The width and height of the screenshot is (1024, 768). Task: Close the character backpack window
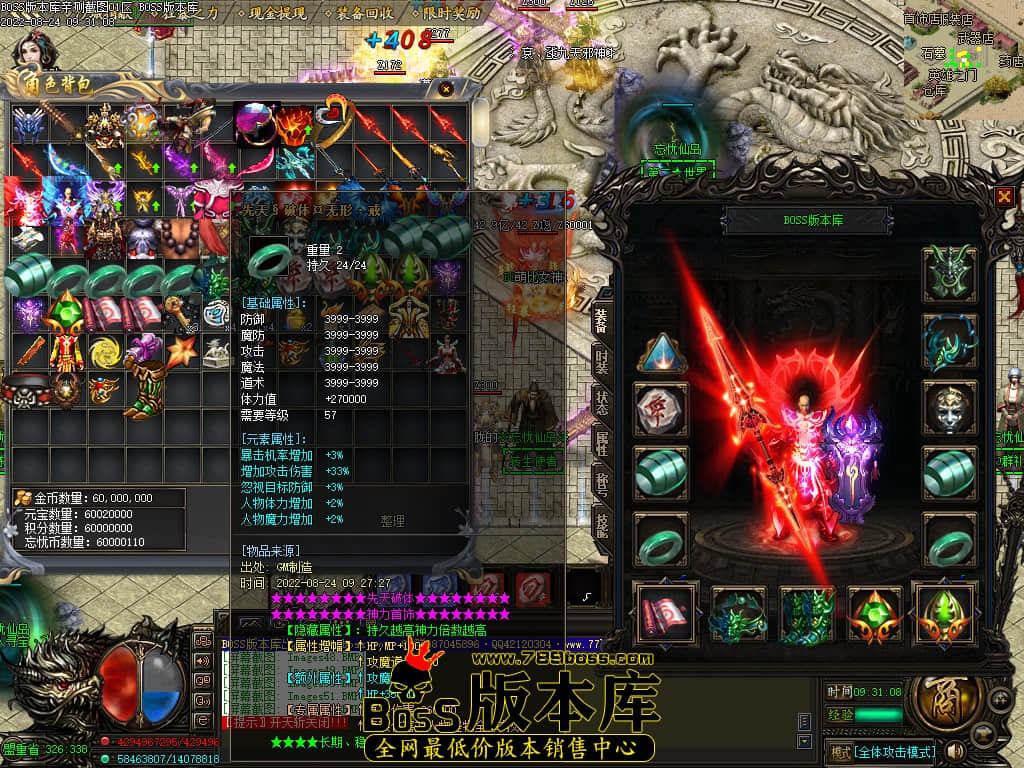click(446, 89)
